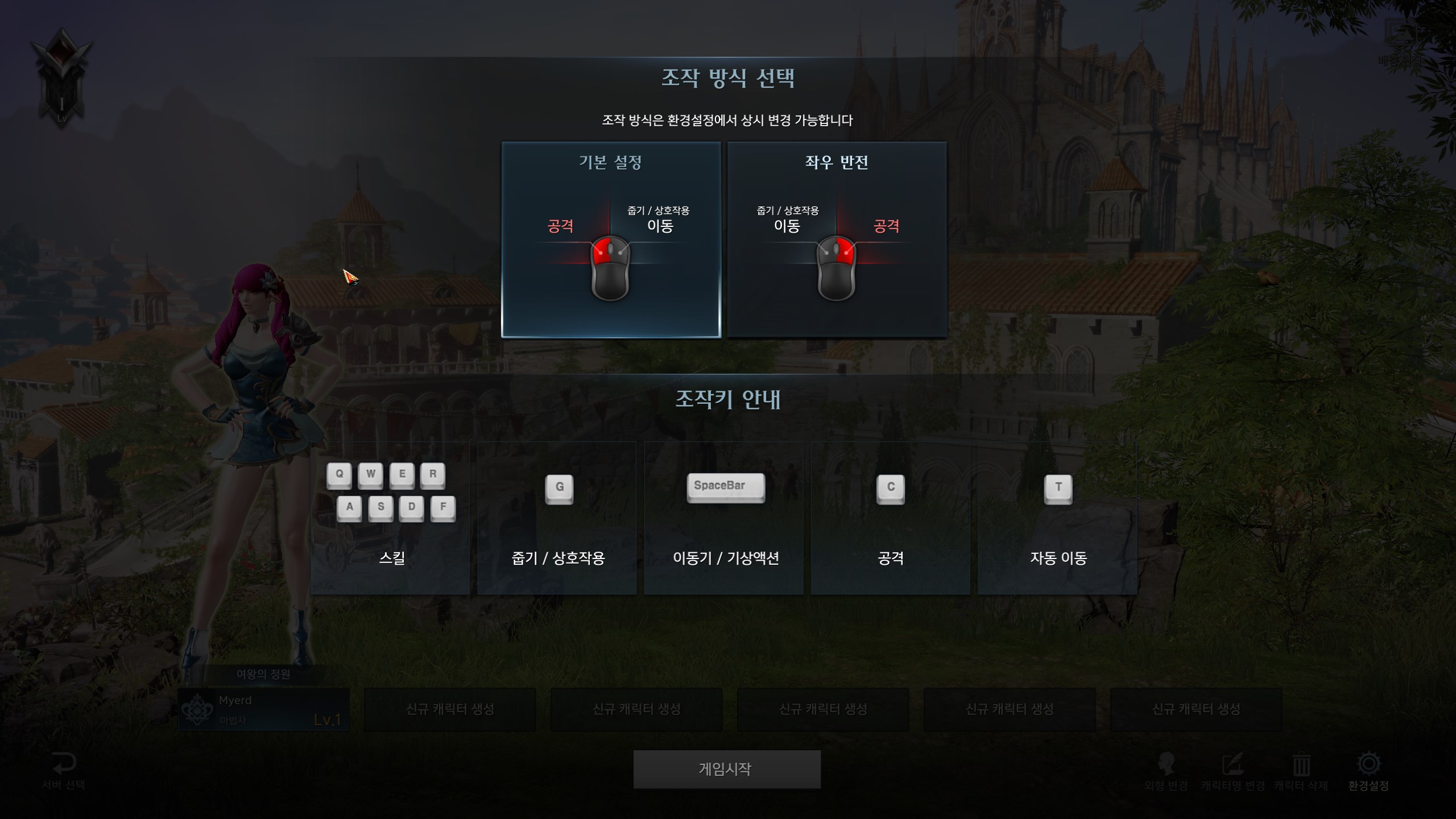The image size is (1456, 819).
Task: Open 환경설정 settings
Action: (x=1368, y=771)
